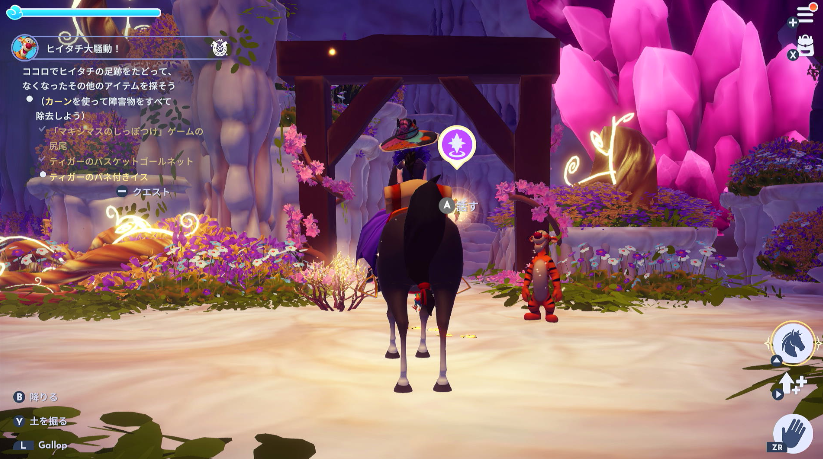
Task: Open the backpack inventory
Action: [x=806, y=46]
